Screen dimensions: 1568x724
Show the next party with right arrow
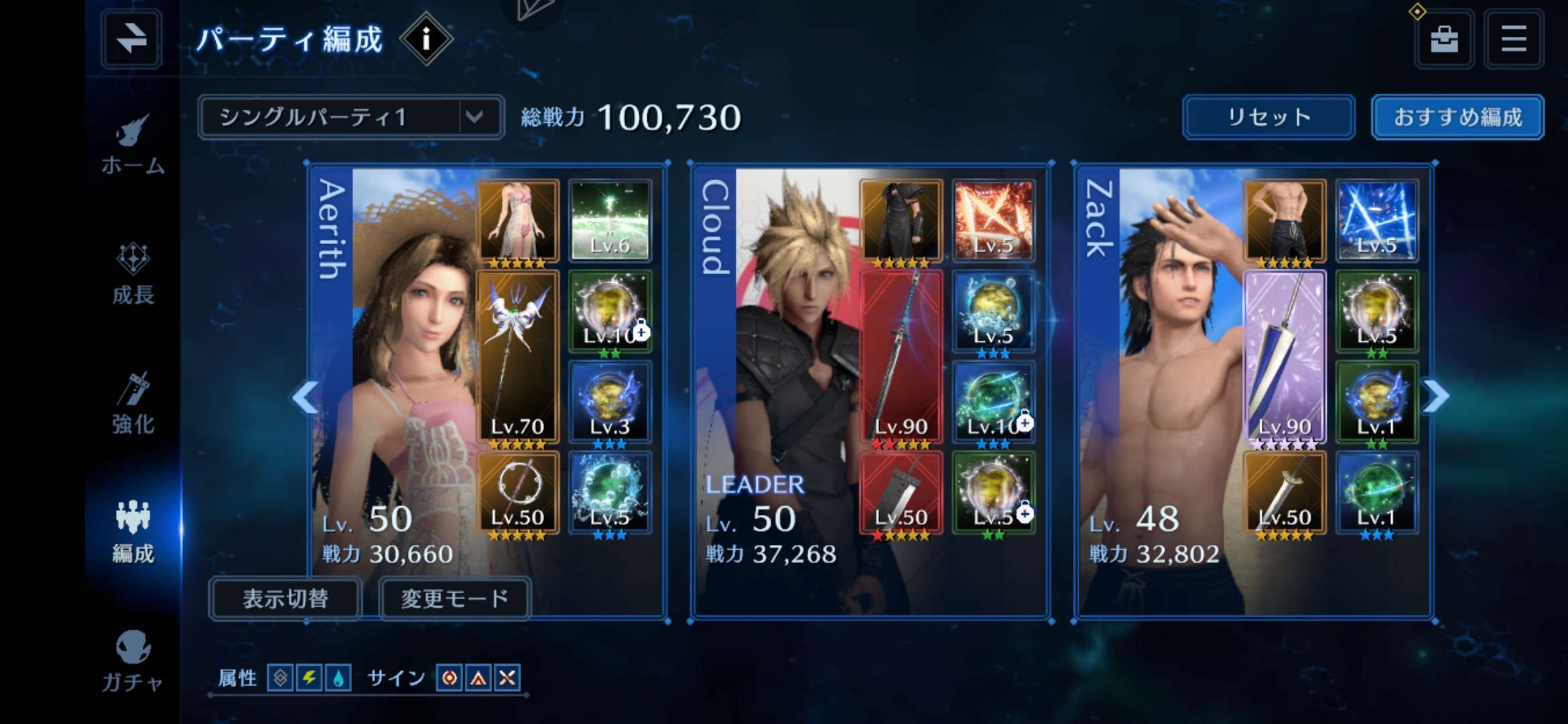coord(1436,396)
